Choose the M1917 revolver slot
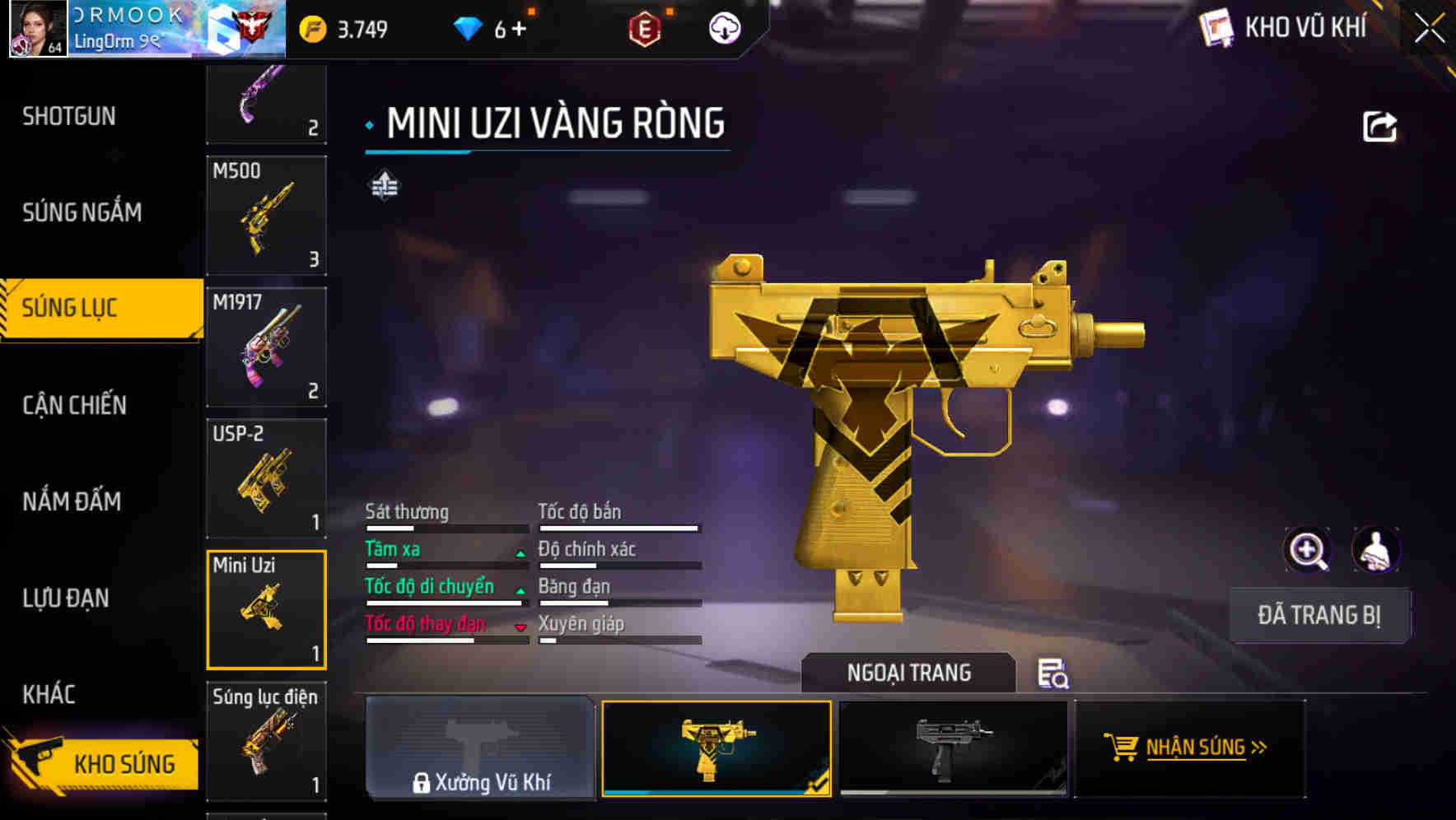Viewport: 1456px width, 820px height. point(266,347)
